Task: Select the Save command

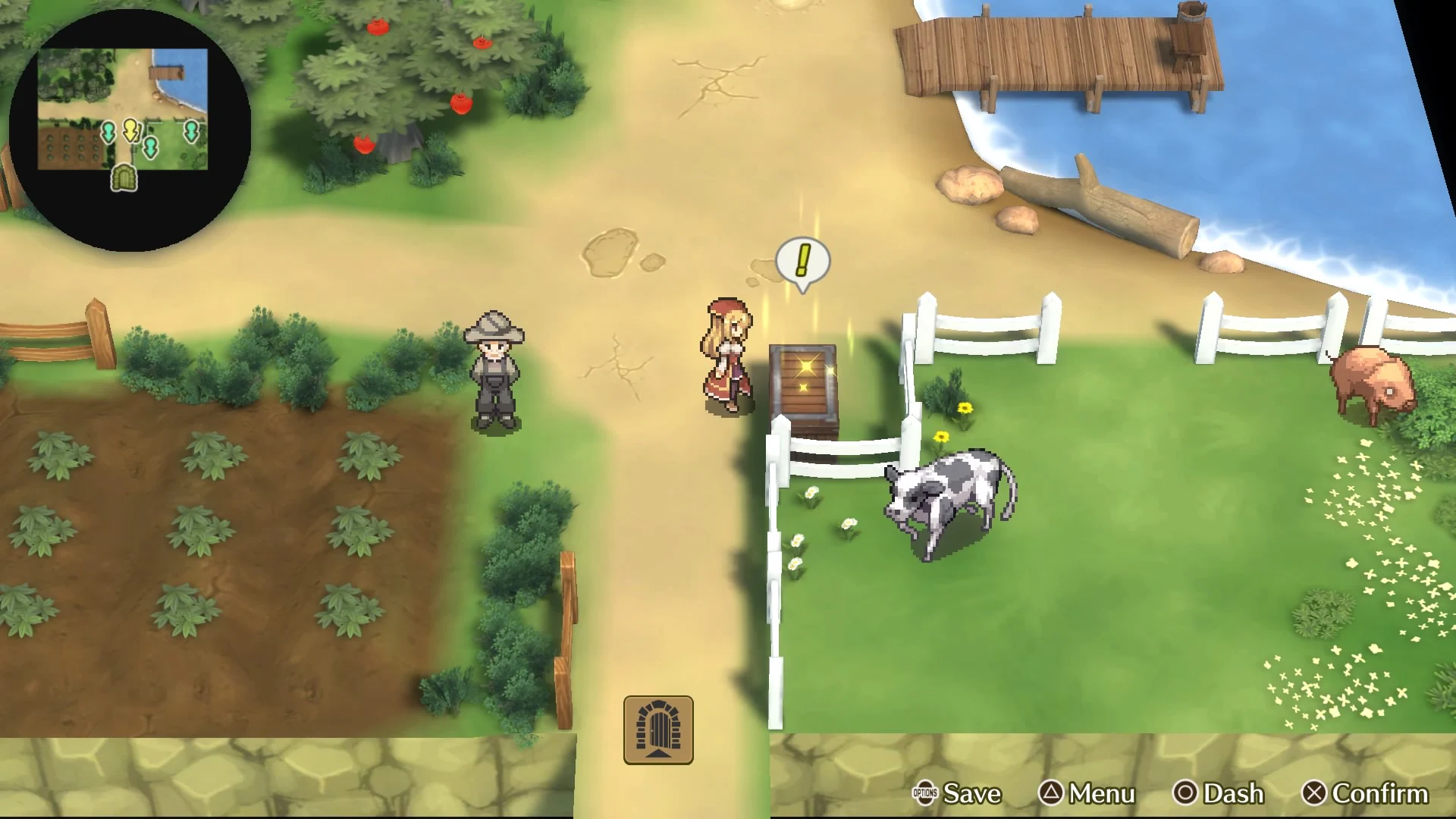Action: click(x=973, y=794)
